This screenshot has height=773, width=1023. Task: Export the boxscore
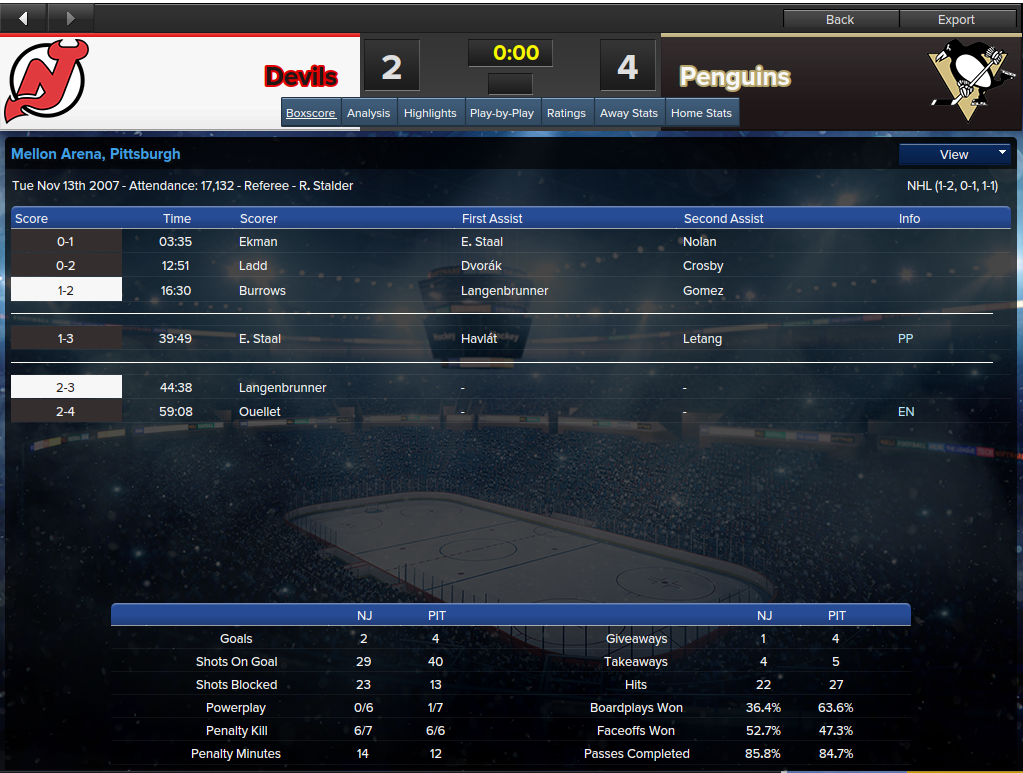point(956,19)
